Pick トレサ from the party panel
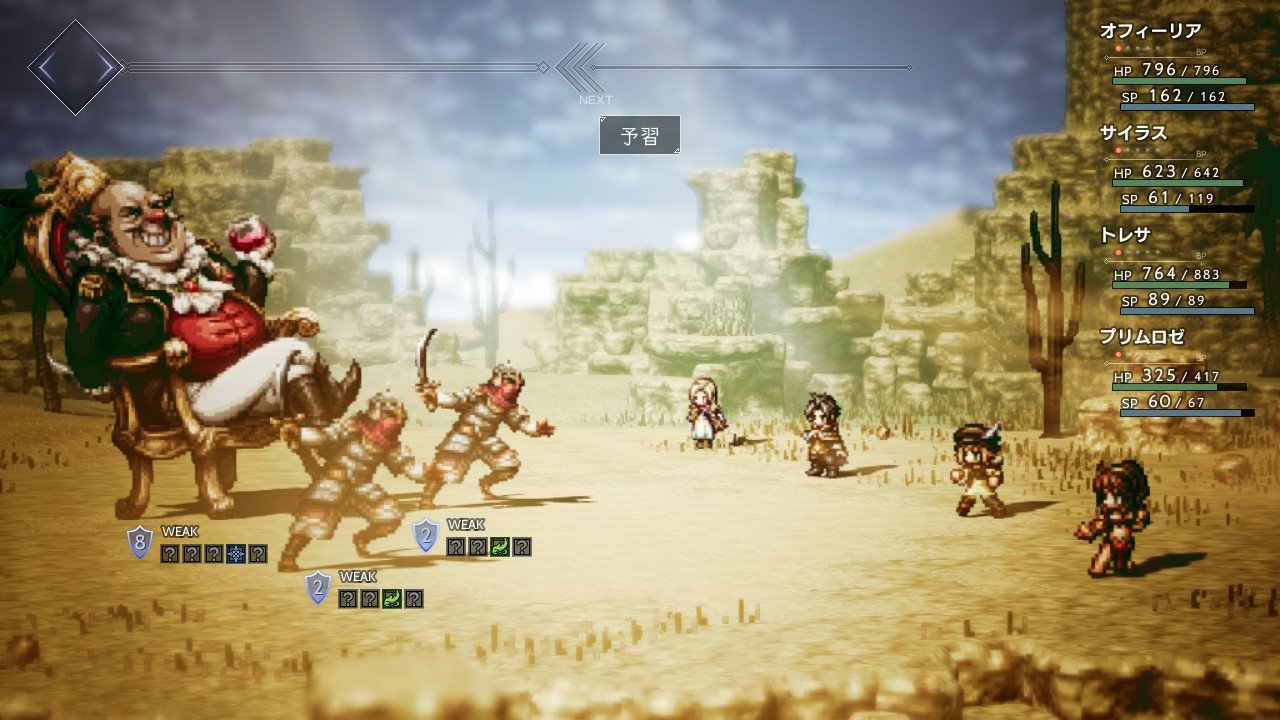Screen dimensions: 1280x720 [1128, 235]
